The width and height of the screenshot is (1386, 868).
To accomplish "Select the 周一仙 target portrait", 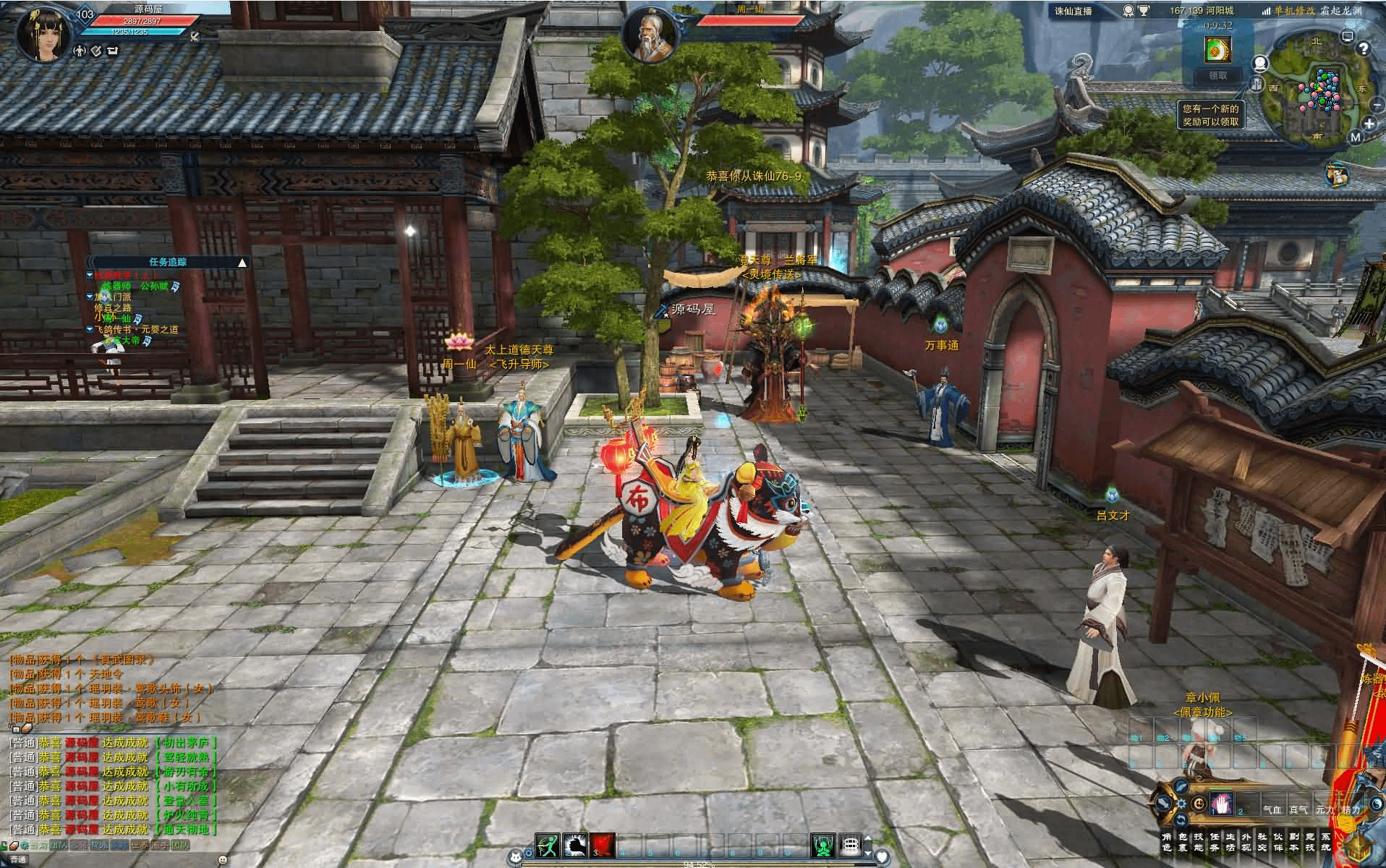I will coord(649,35).
